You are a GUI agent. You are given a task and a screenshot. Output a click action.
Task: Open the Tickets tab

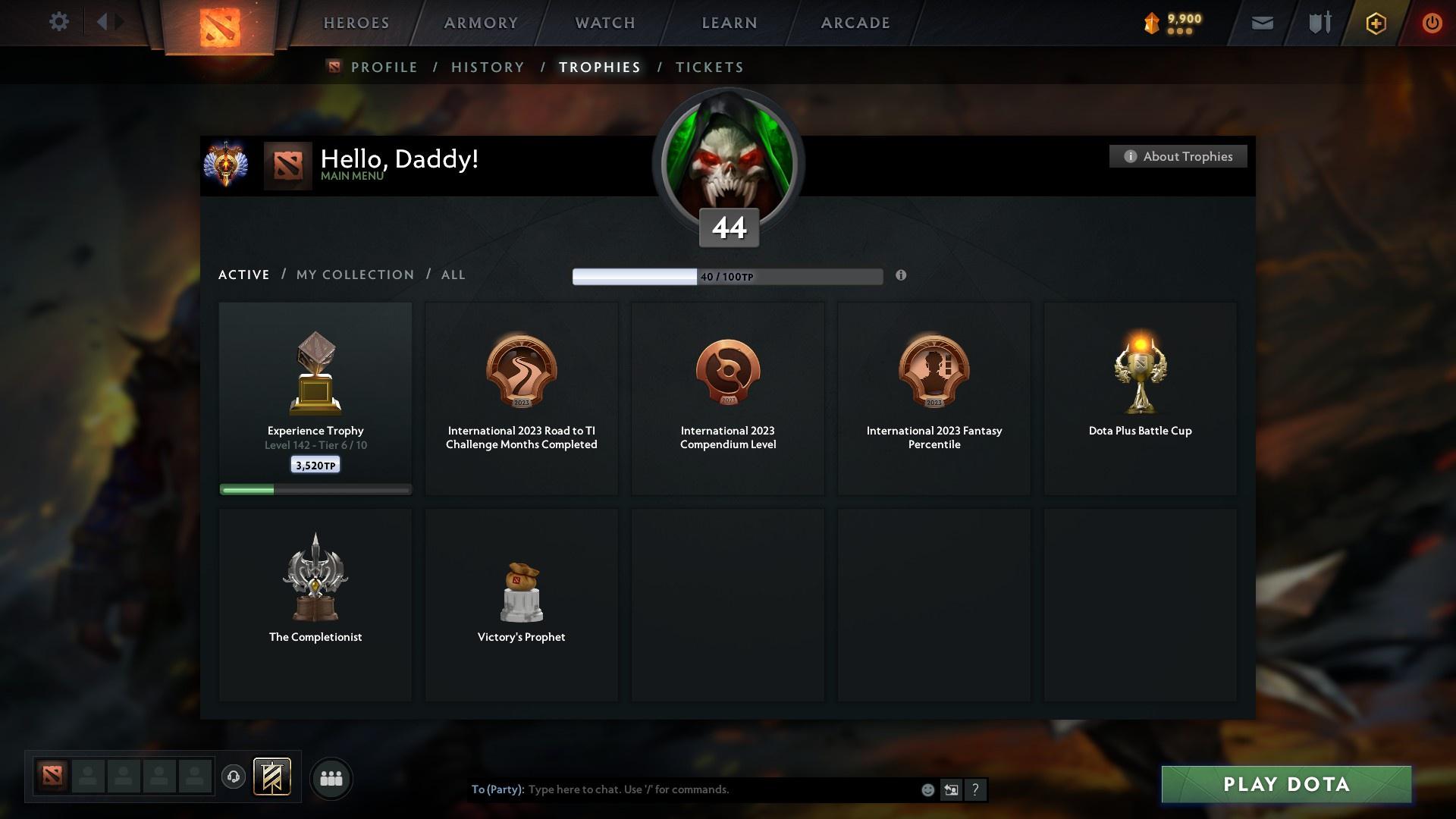(709, 67)
